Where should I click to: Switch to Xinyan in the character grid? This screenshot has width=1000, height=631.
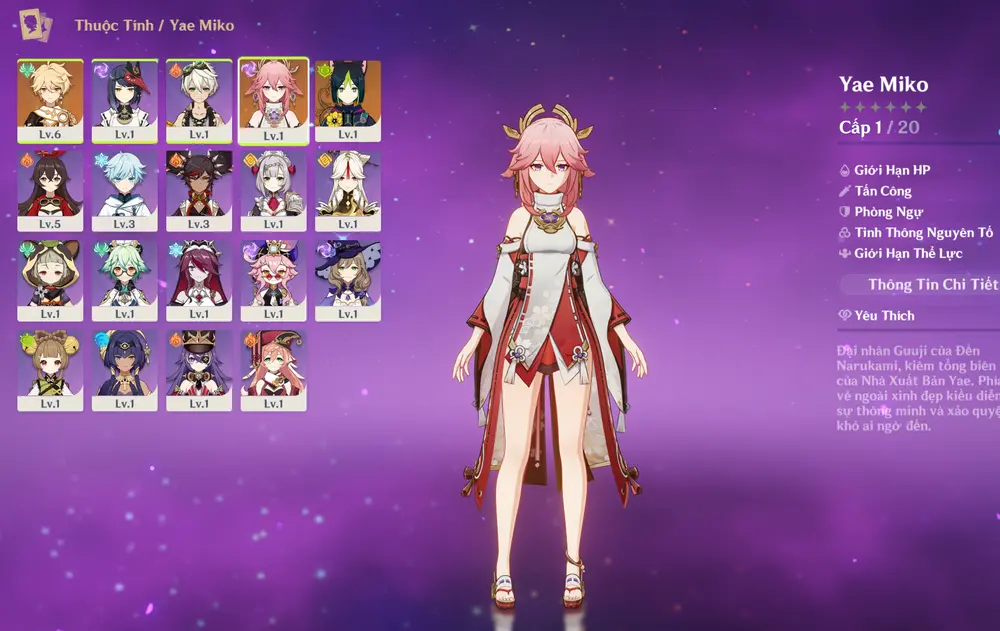[199, 187]
